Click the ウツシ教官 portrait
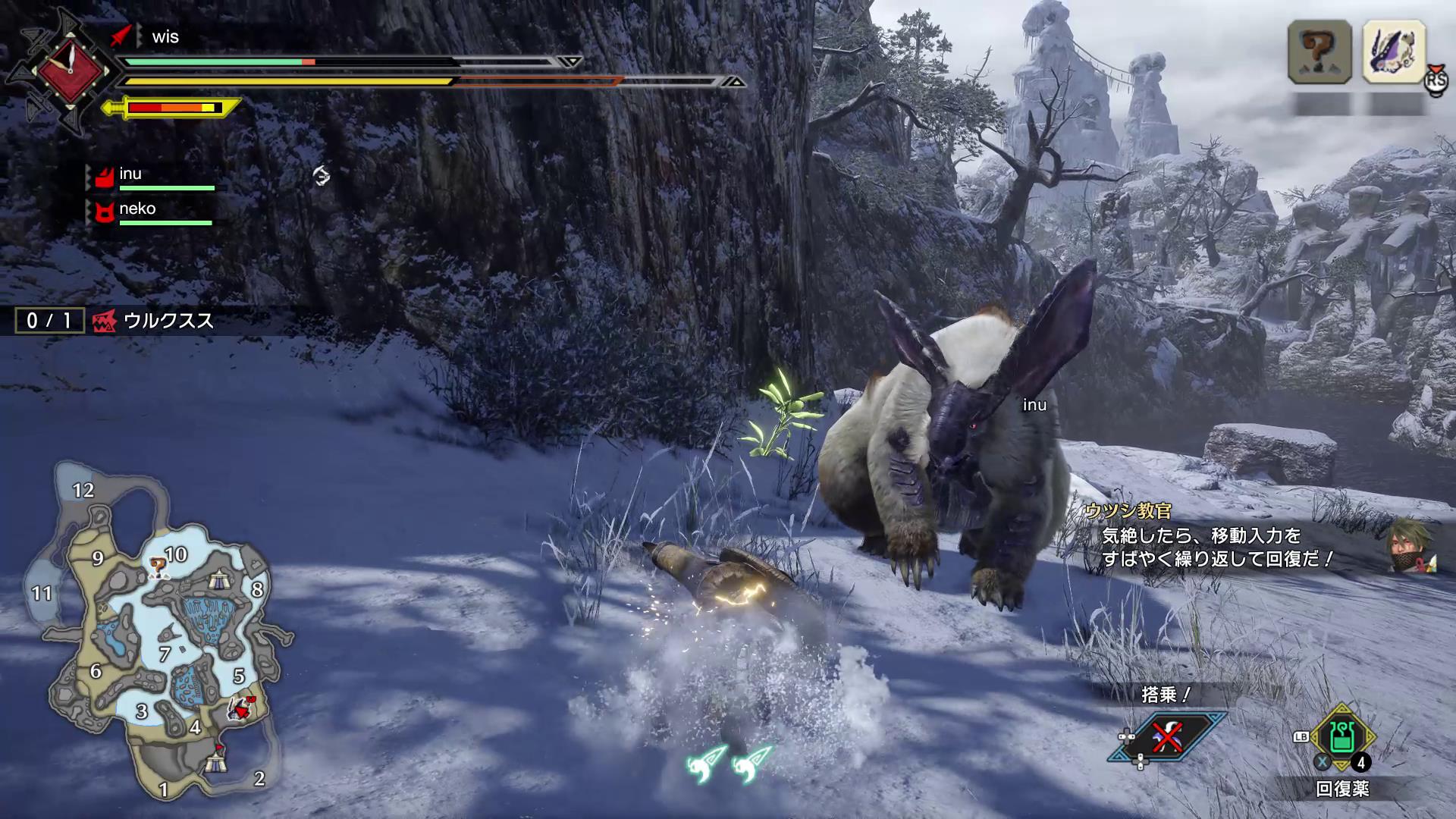 (1411, 544)
